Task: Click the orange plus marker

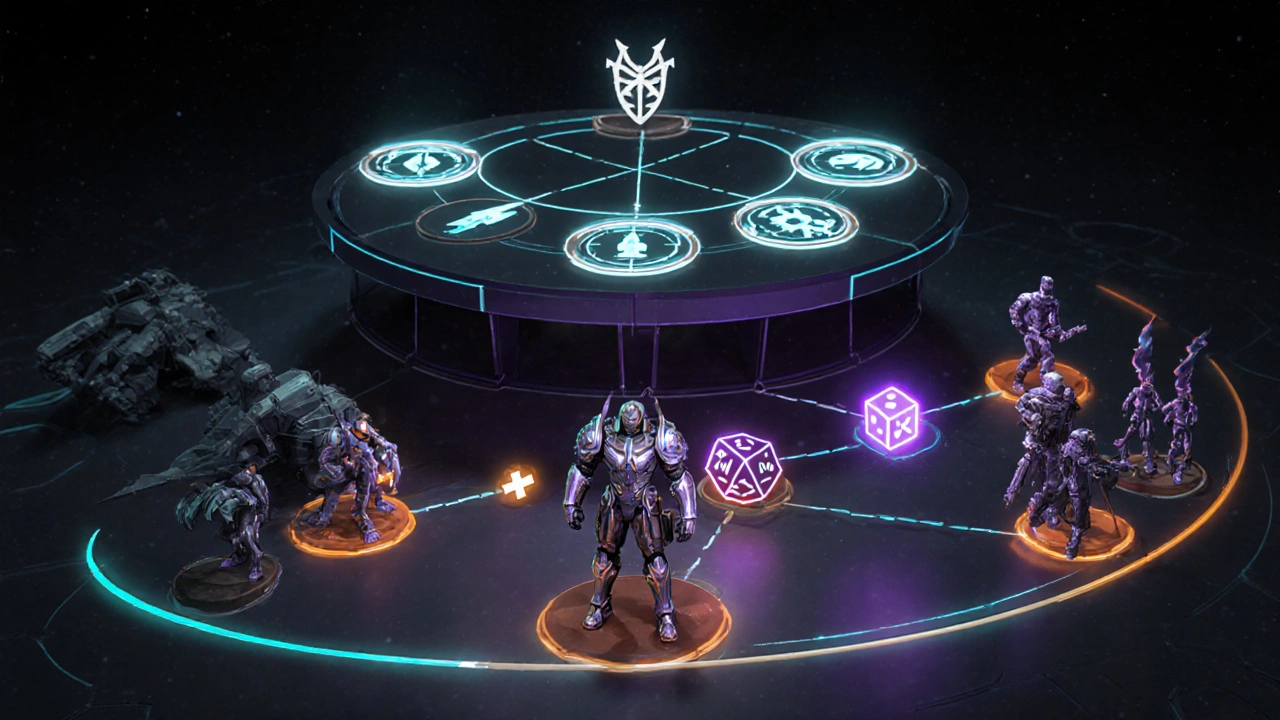Action: pyautogui.click(x=517, y=486)
